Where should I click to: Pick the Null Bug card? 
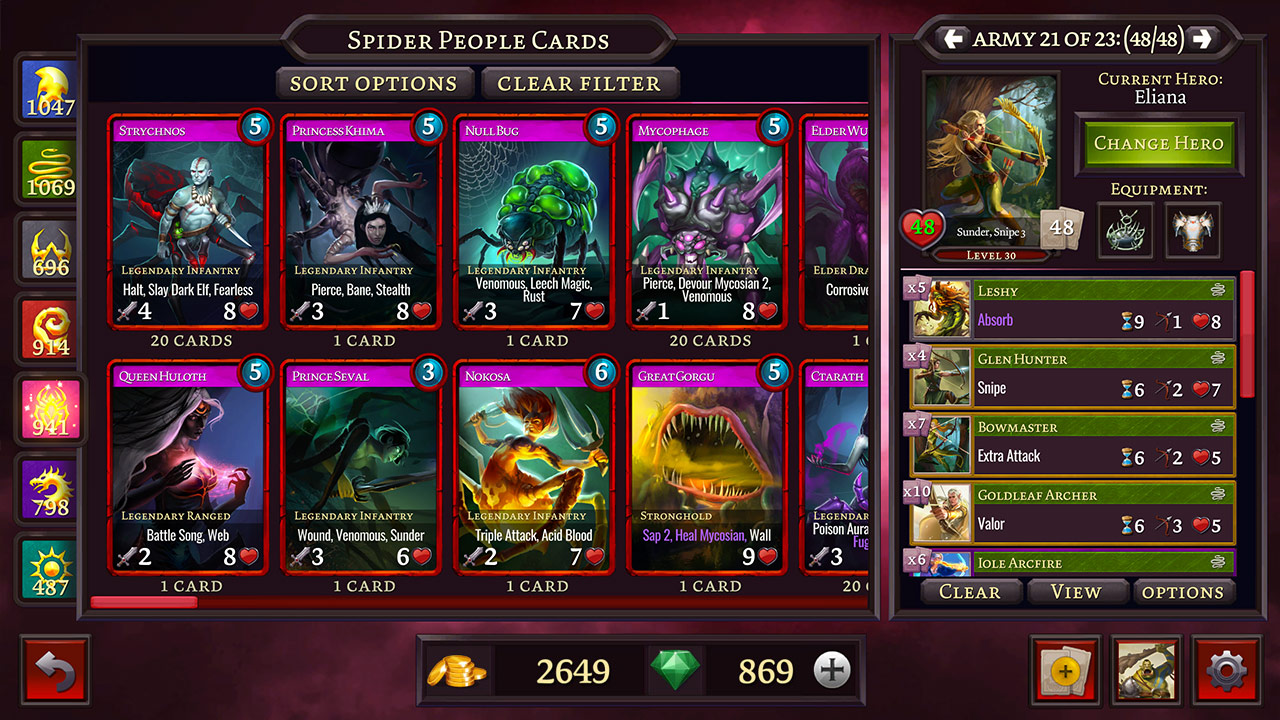click(535, 222)
